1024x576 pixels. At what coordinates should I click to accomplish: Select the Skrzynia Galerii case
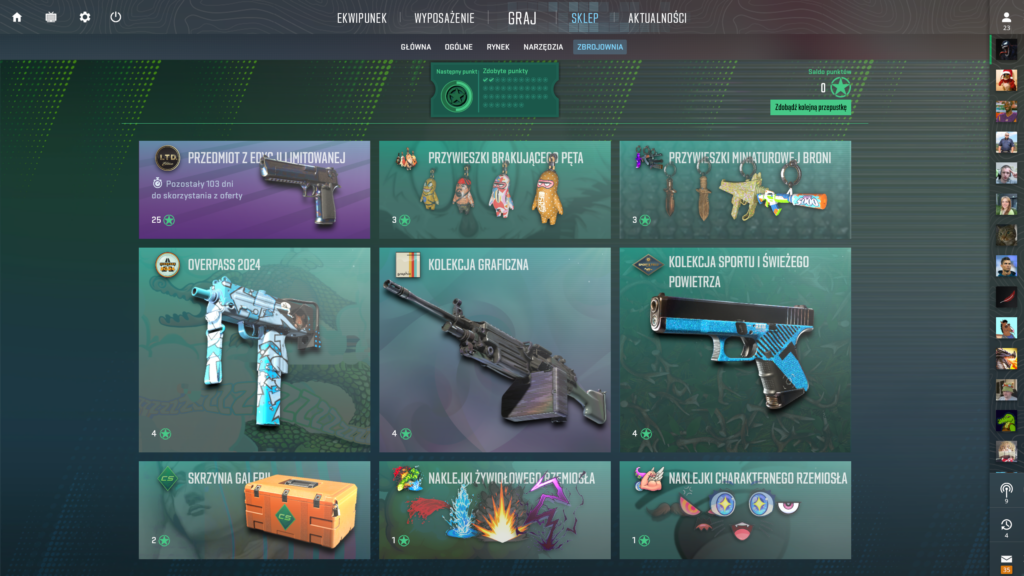click(254, 510)
